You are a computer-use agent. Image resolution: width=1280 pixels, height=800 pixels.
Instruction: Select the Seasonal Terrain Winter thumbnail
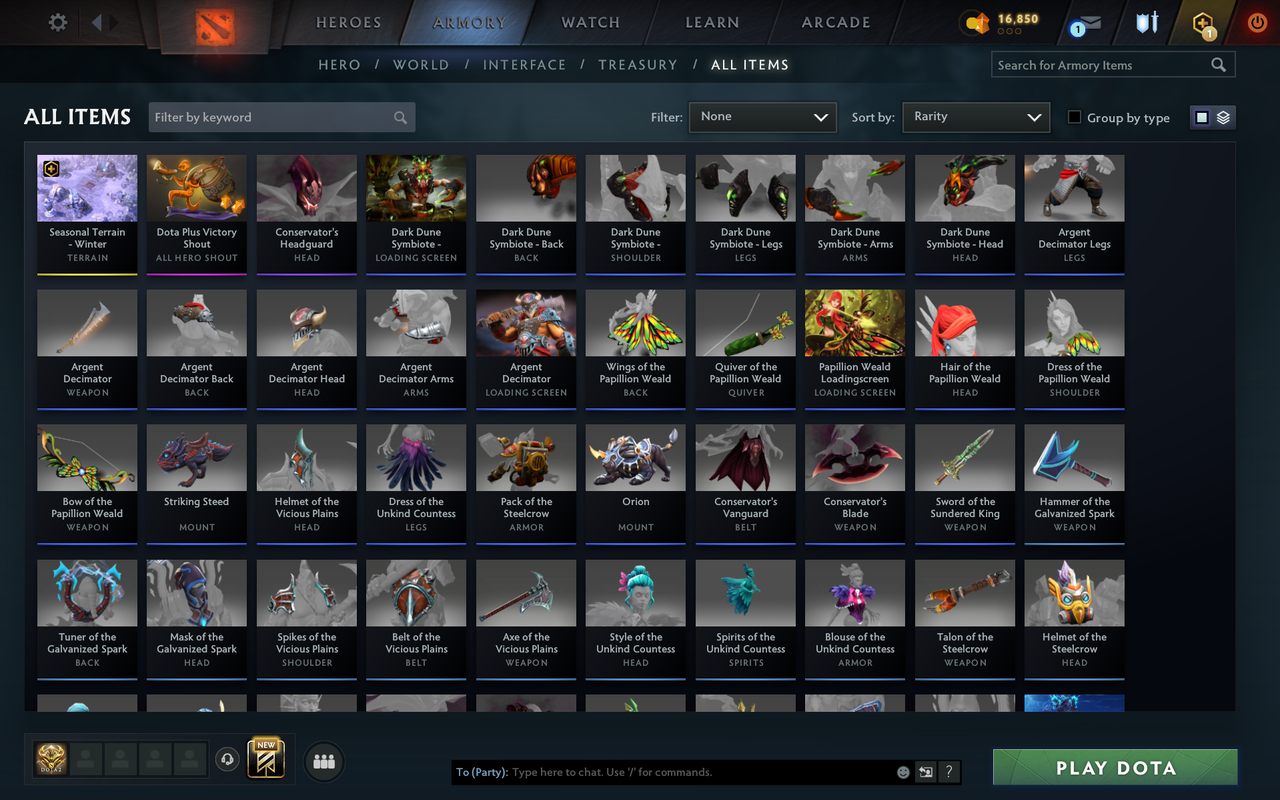[x=87, y=188]
